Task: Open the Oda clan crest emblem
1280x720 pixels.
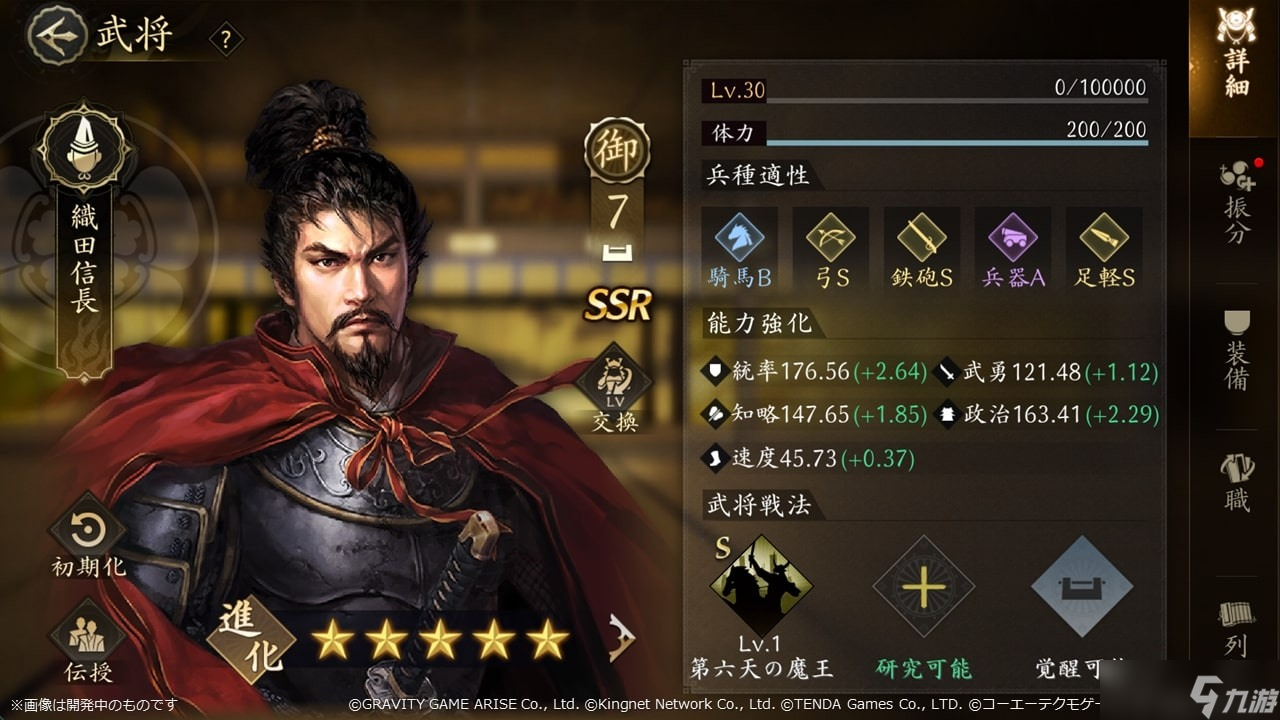Action: (82, 142)
